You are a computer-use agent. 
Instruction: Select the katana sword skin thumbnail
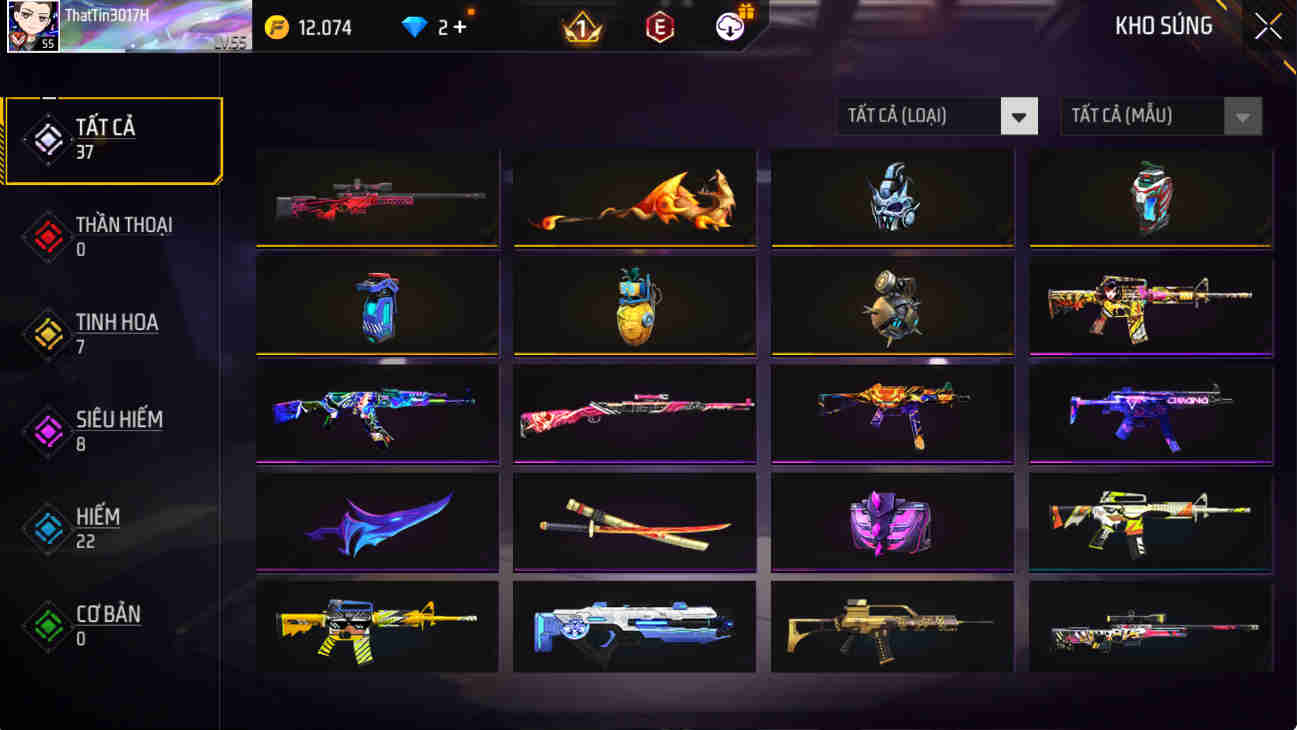click(x=634, y=522)
